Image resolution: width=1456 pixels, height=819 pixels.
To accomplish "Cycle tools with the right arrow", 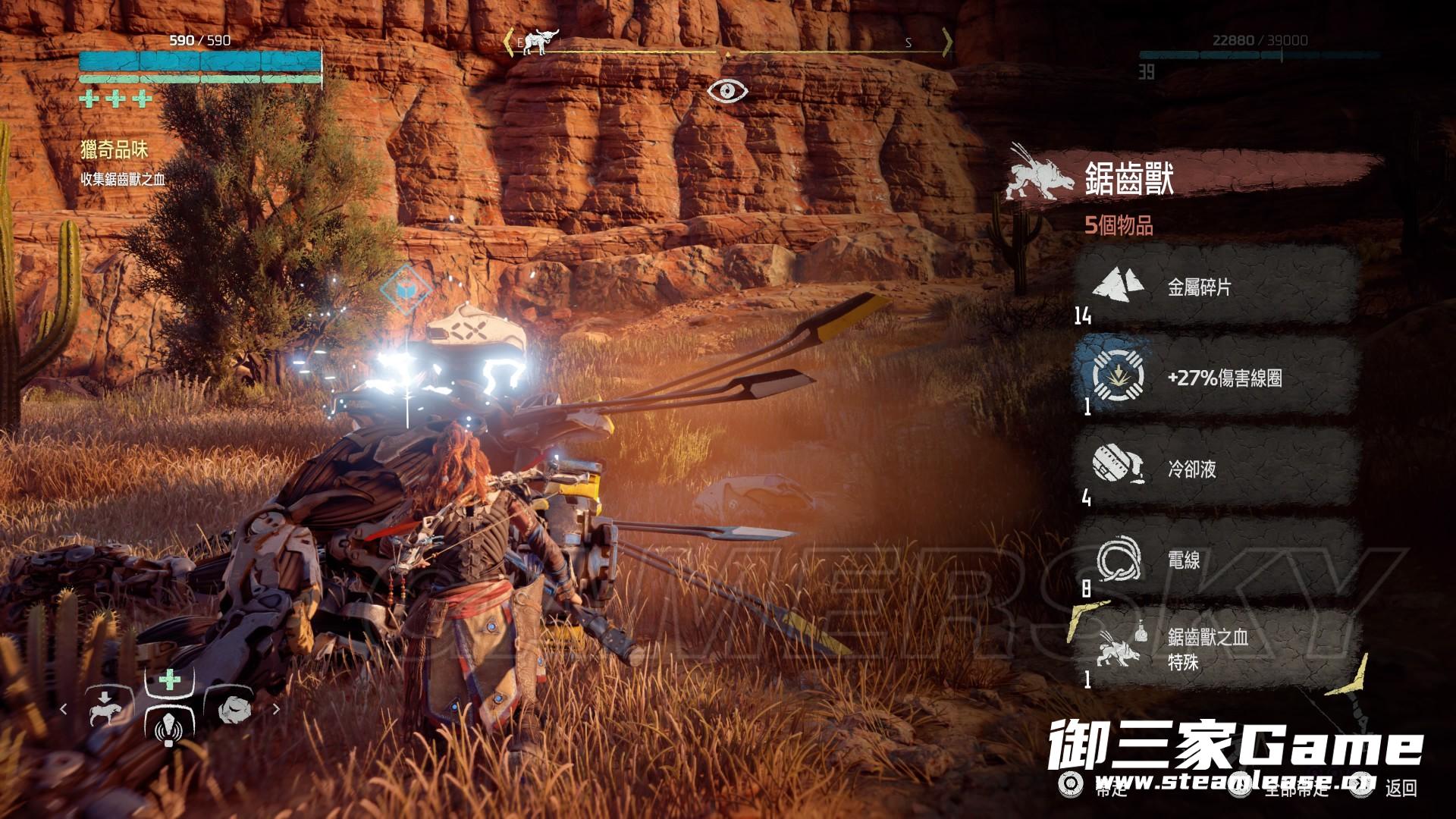I will click(276, 709).
